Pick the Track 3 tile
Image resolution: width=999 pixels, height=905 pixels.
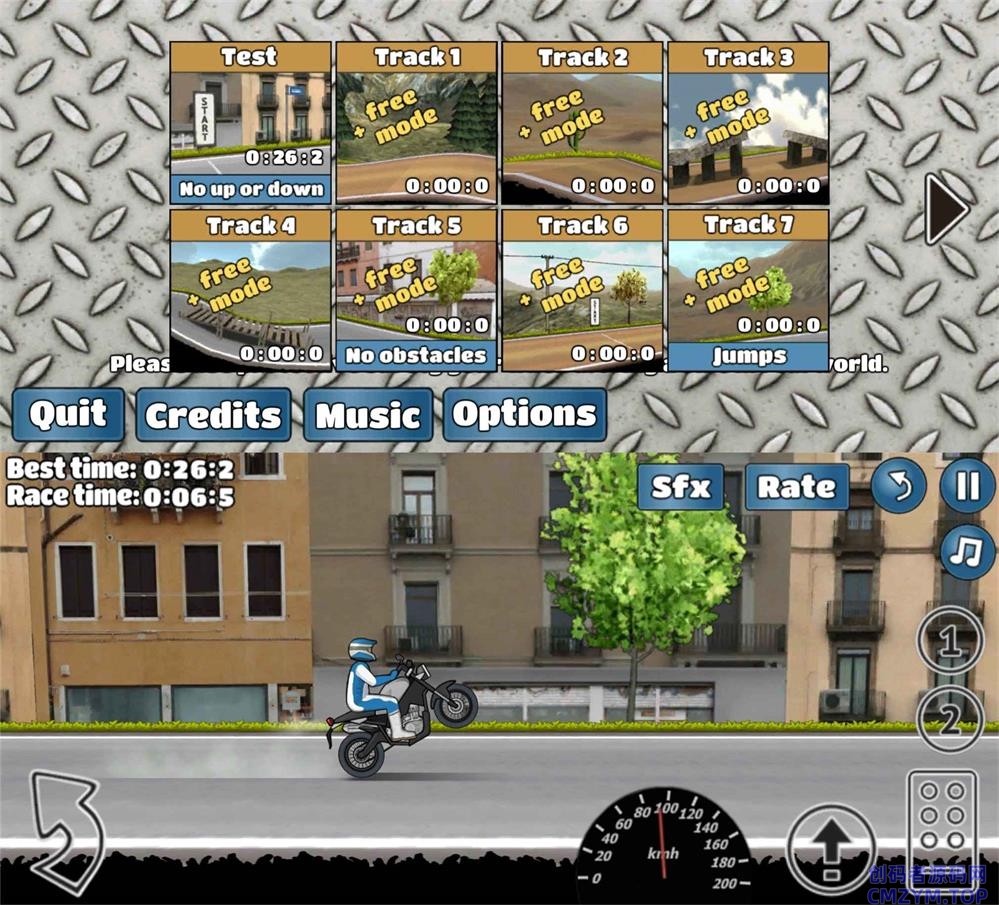tap(748, 122)
